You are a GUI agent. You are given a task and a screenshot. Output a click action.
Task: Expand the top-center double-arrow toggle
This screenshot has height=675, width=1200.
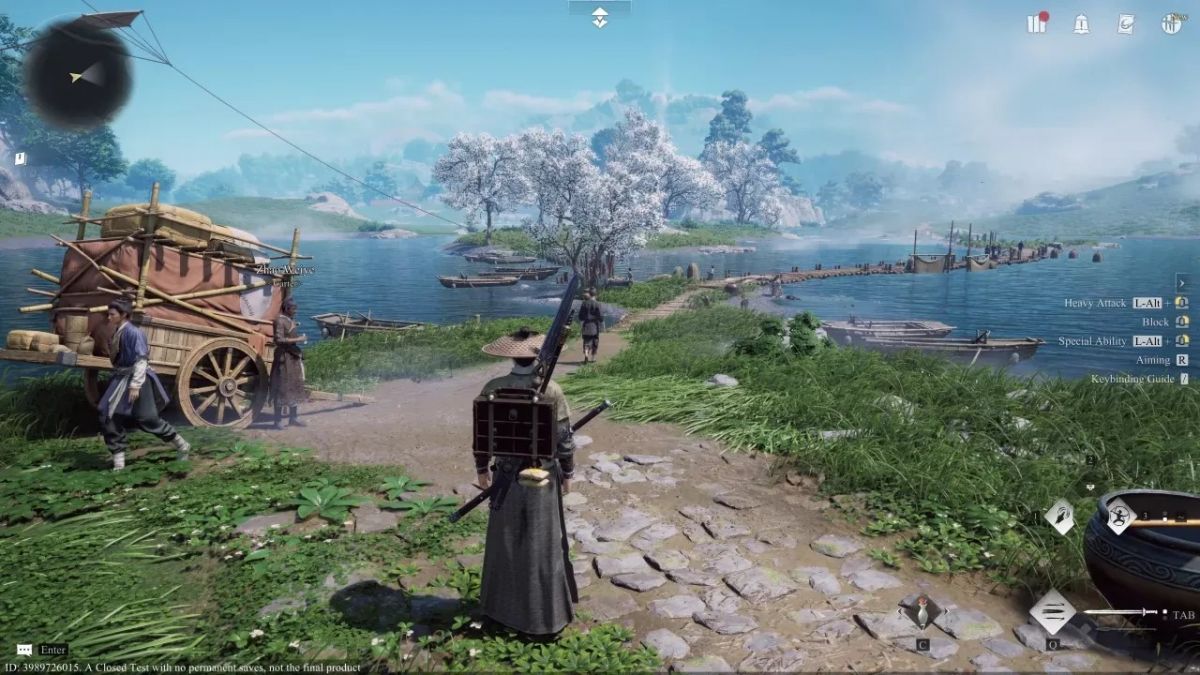(x=599, y=16)
